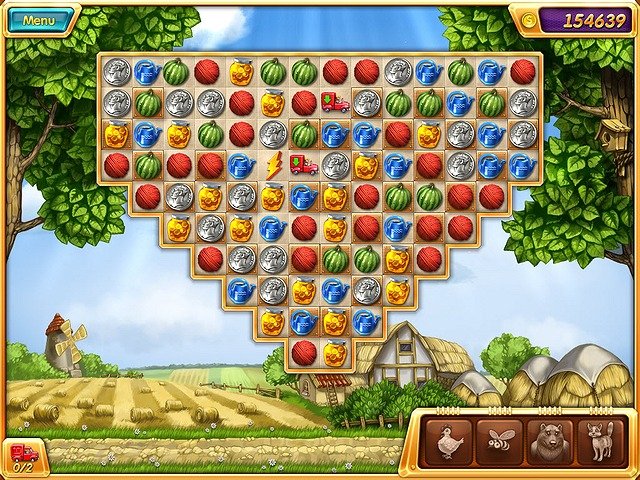Select the bear helper power-up
The height and width of the screenshot is (480, 640).
551,442
